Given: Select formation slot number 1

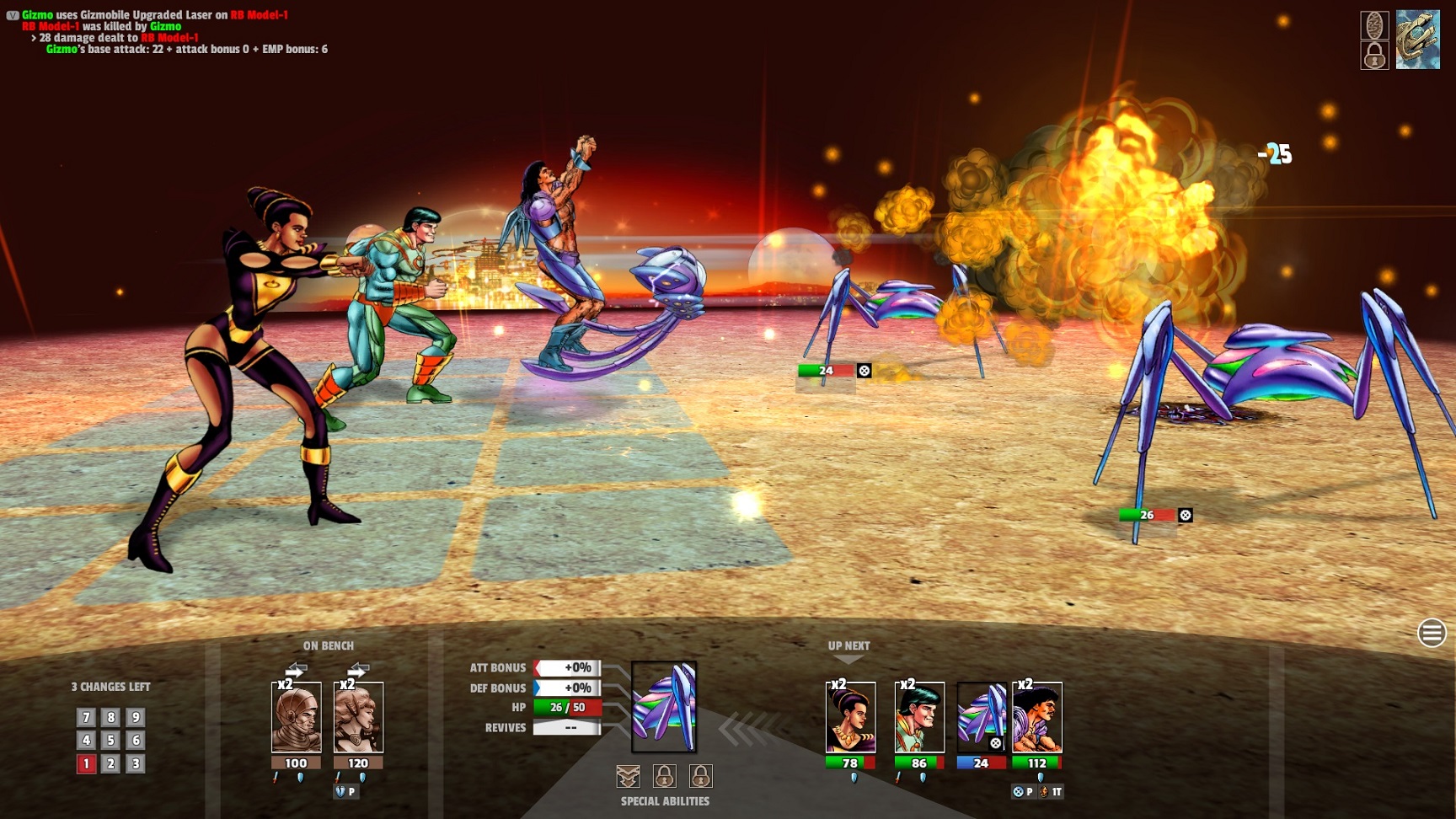Looking at the screenshot, I should (86, 764).
